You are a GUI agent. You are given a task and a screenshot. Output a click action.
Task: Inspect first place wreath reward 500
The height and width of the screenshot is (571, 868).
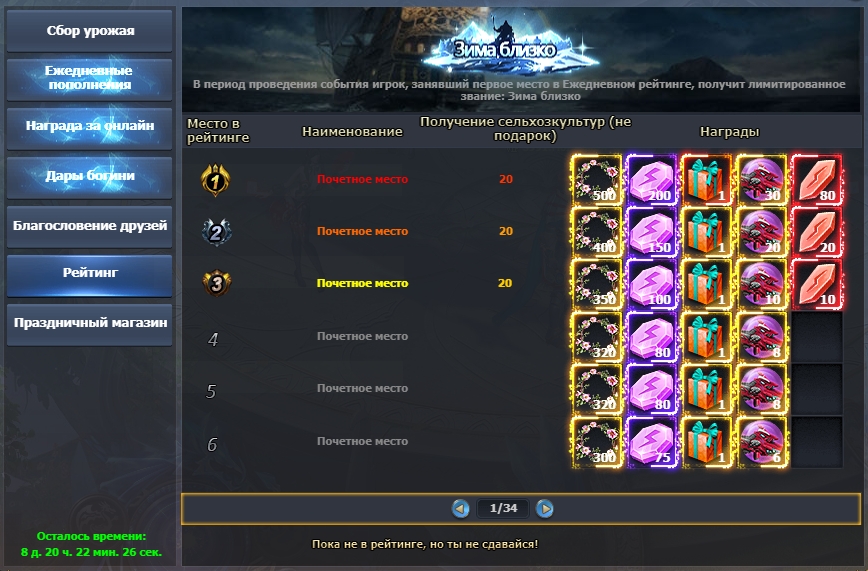[x=595, y=180]
